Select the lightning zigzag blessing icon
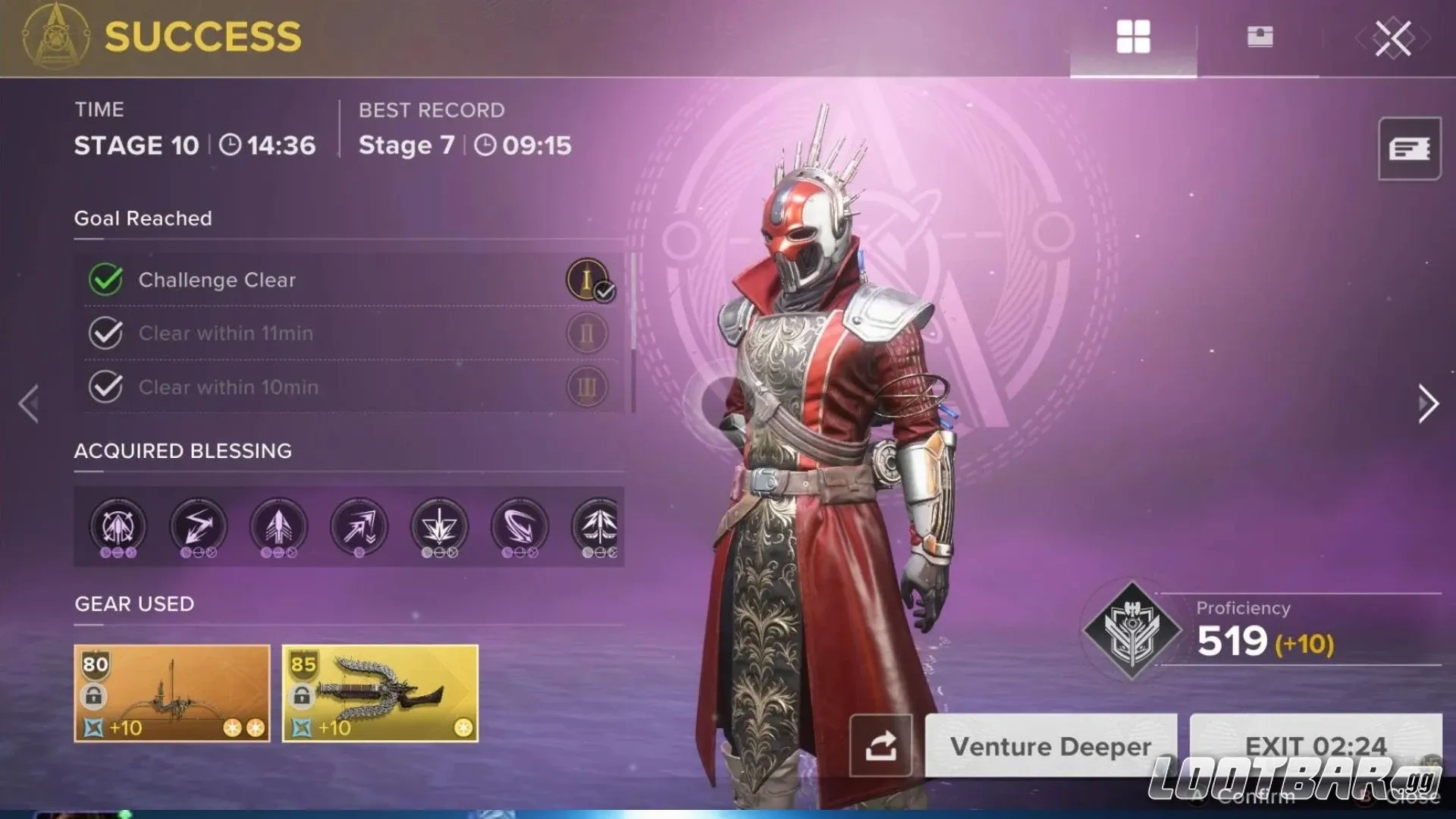Image resolution: width=1456 pixels, height=819 pixels. 198,526
